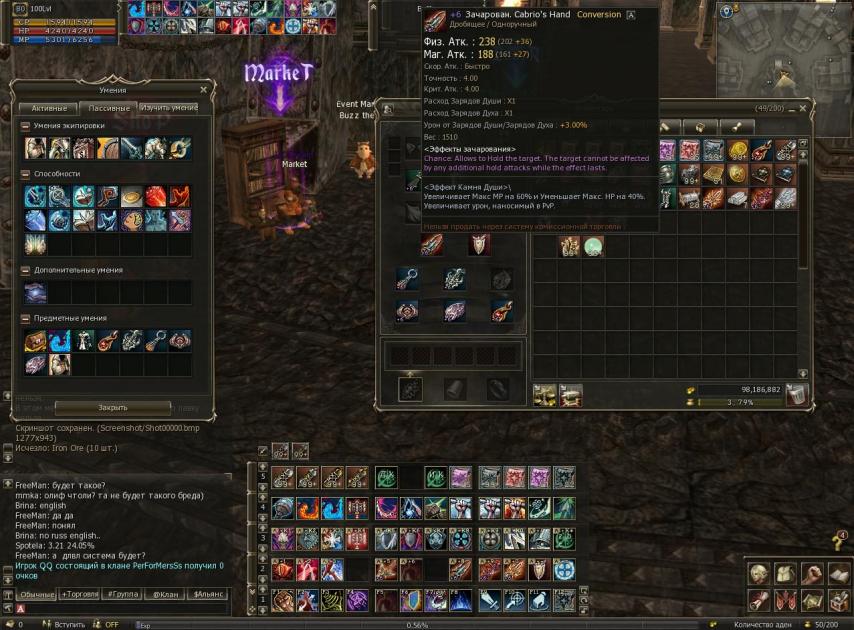Collapse the Дополнительные умения section

tap(25, 270)
